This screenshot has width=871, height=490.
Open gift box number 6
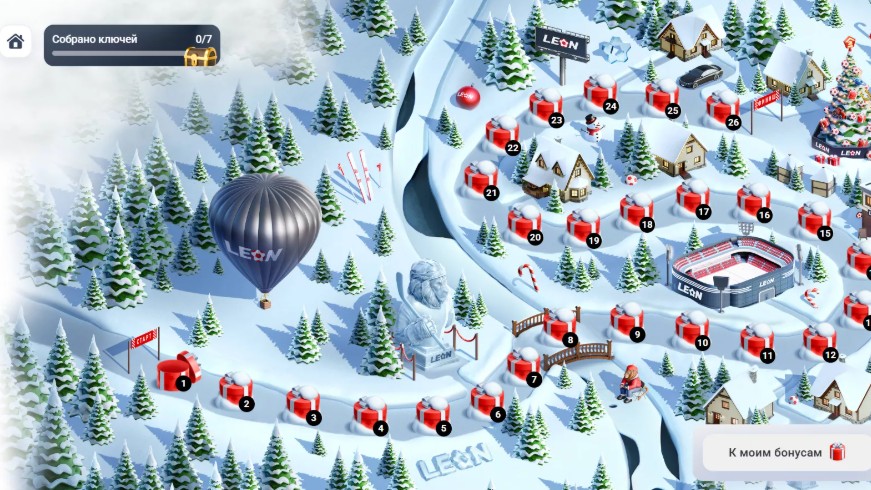487,399
